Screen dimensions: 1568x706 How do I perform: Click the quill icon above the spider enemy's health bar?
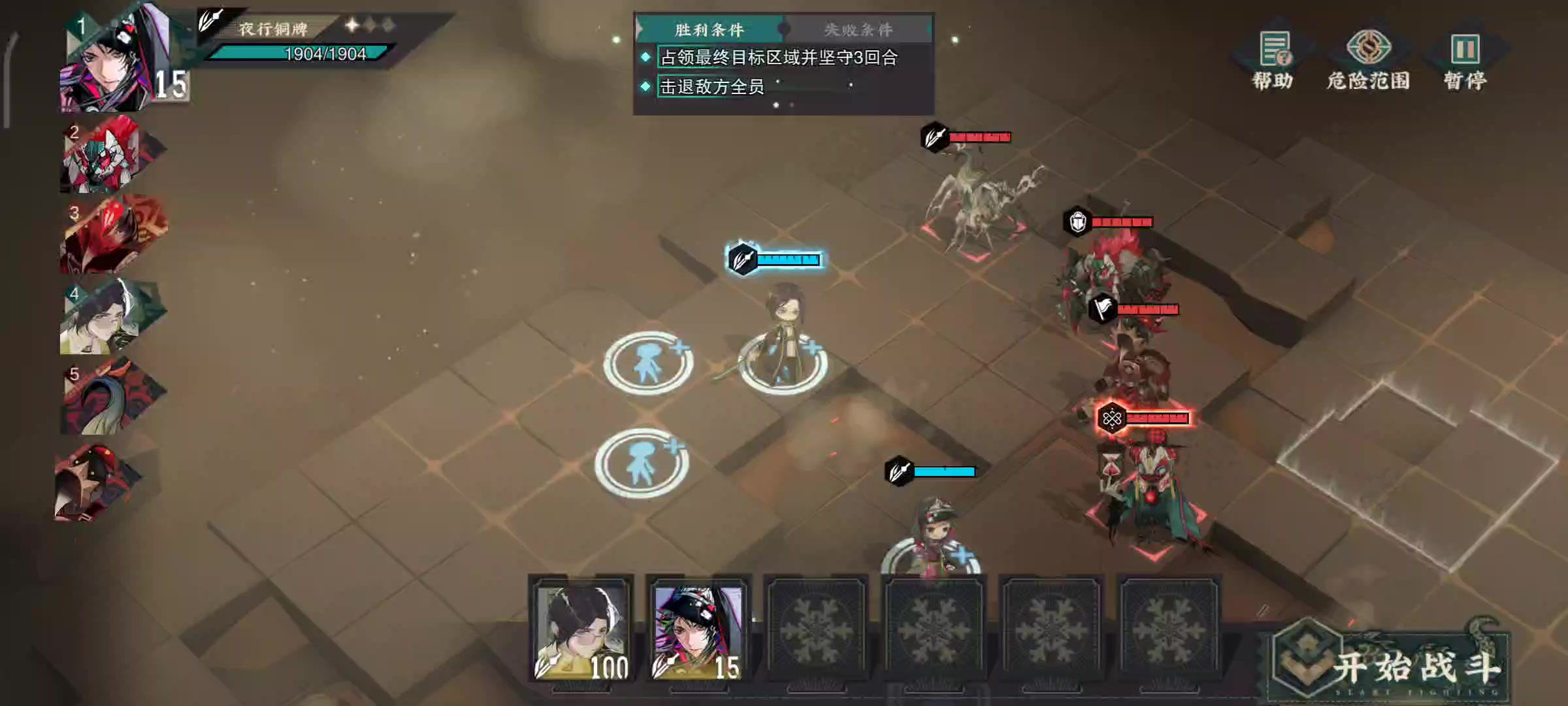tap(933, 137)
